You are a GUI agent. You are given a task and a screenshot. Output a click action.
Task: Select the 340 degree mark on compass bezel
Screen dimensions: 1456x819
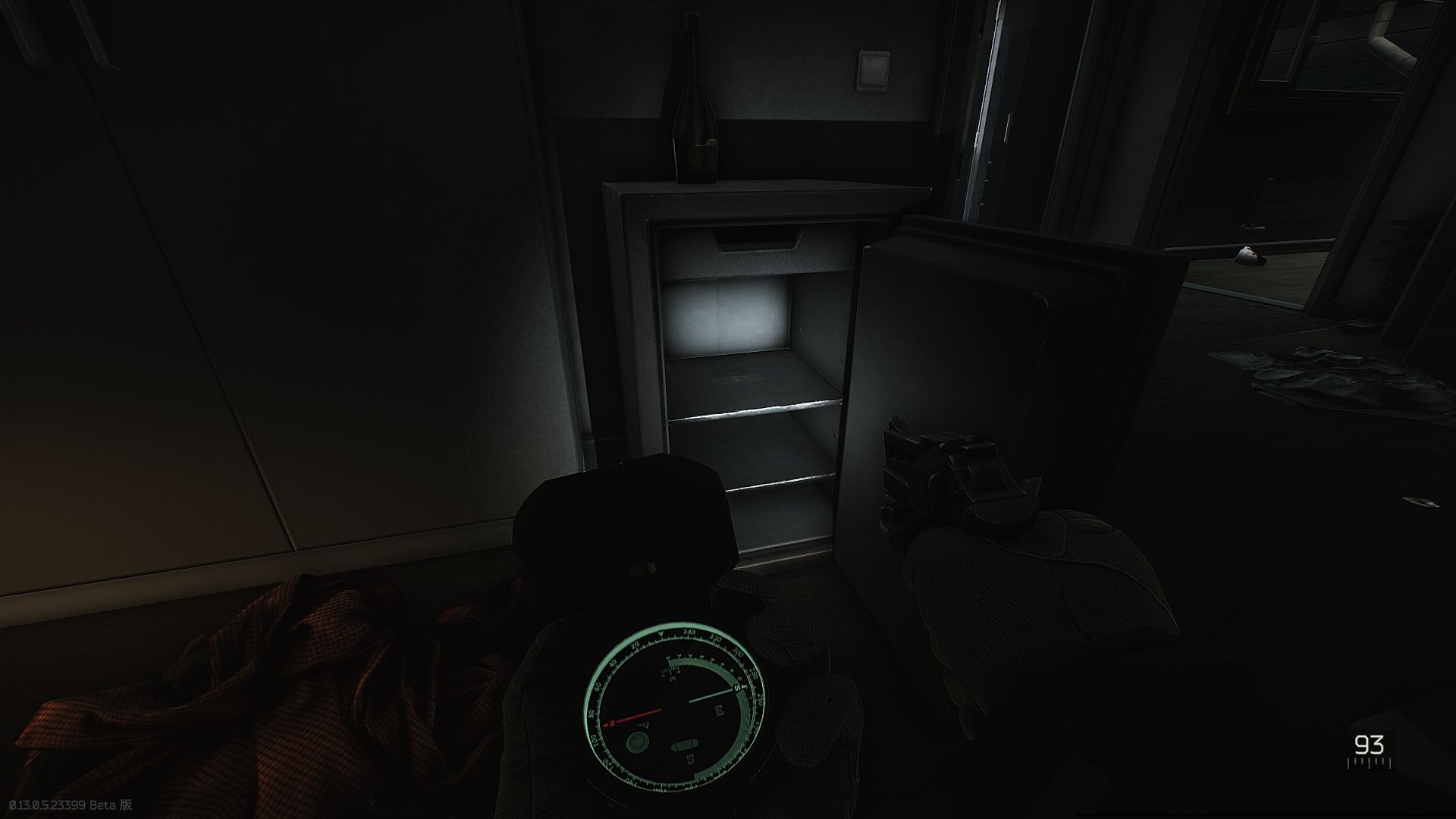[689, 631]
